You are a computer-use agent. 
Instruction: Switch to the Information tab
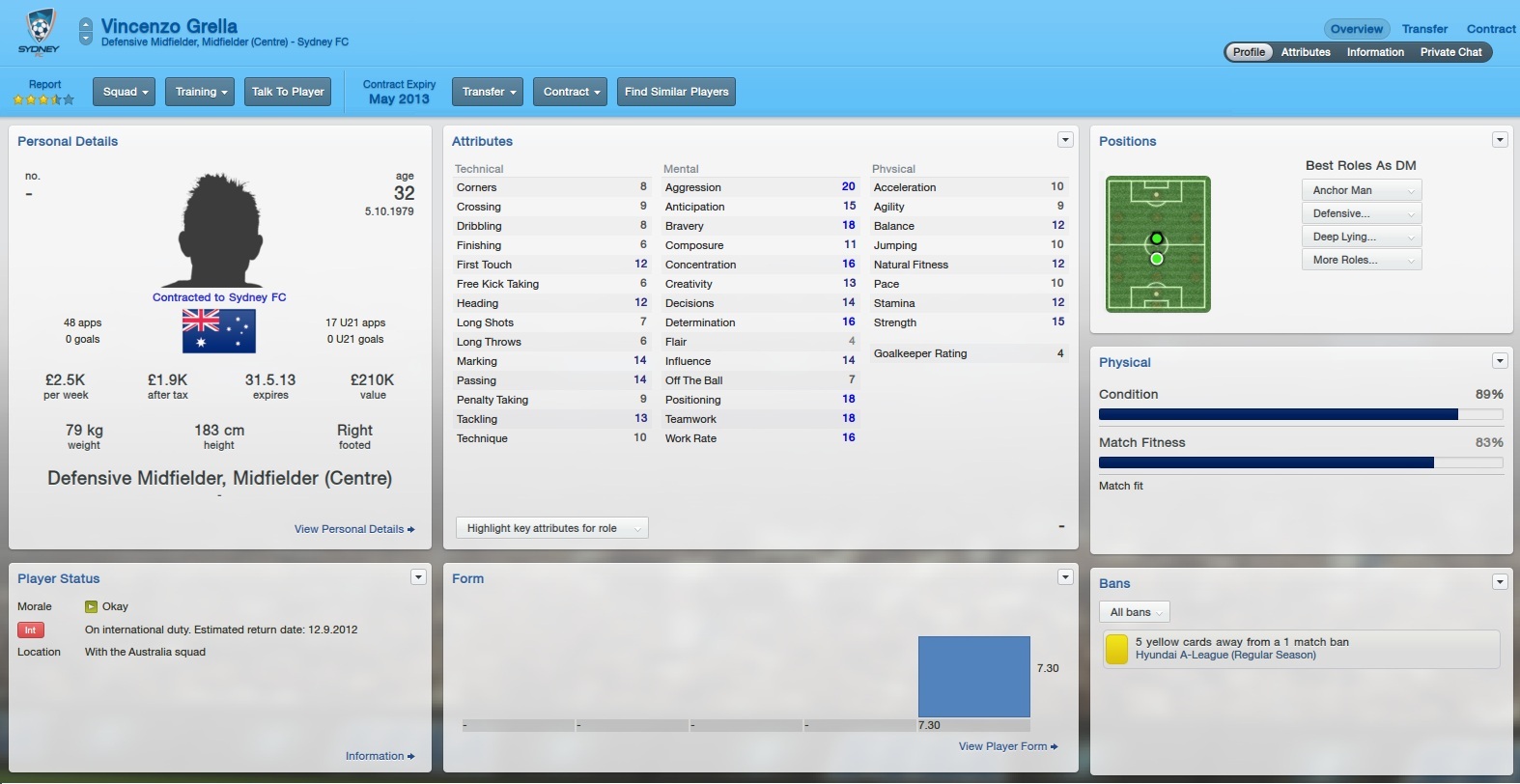point(1375,52)
